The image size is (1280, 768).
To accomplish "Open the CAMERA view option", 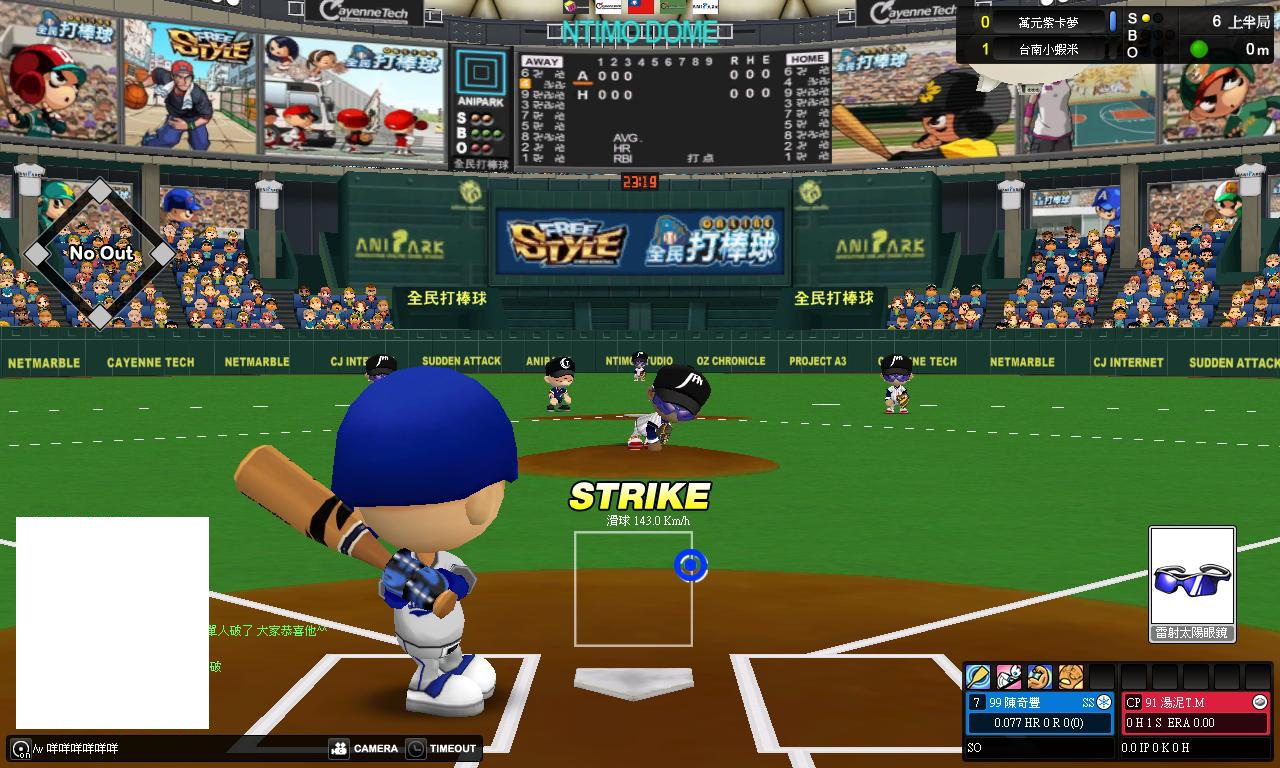I will click(364, 748).
